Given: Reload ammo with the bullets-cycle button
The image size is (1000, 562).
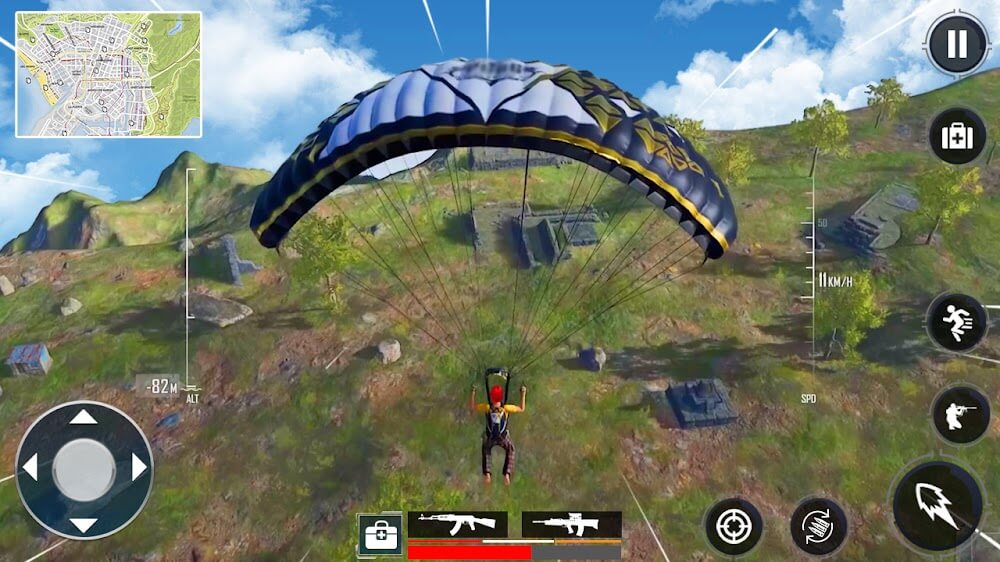Looking at the screenshot, I should pyautogui.click(x=818, y=527).
